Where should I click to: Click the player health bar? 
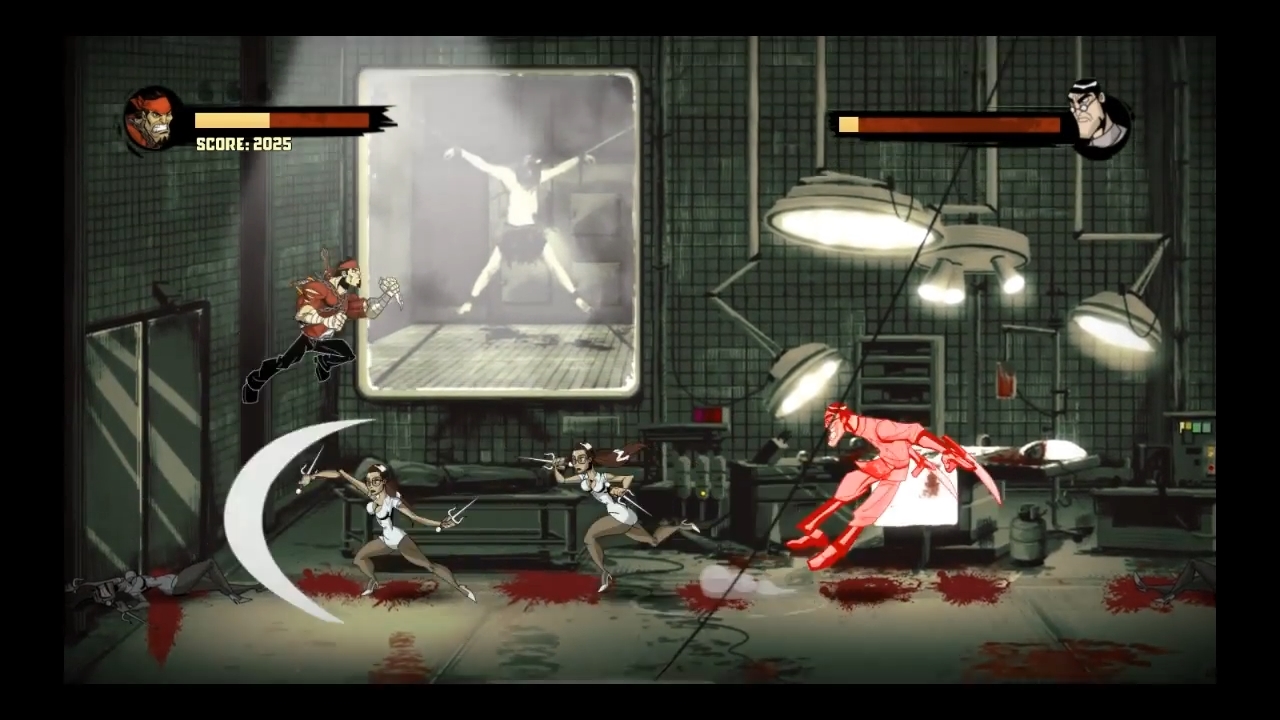pos(280,122)
